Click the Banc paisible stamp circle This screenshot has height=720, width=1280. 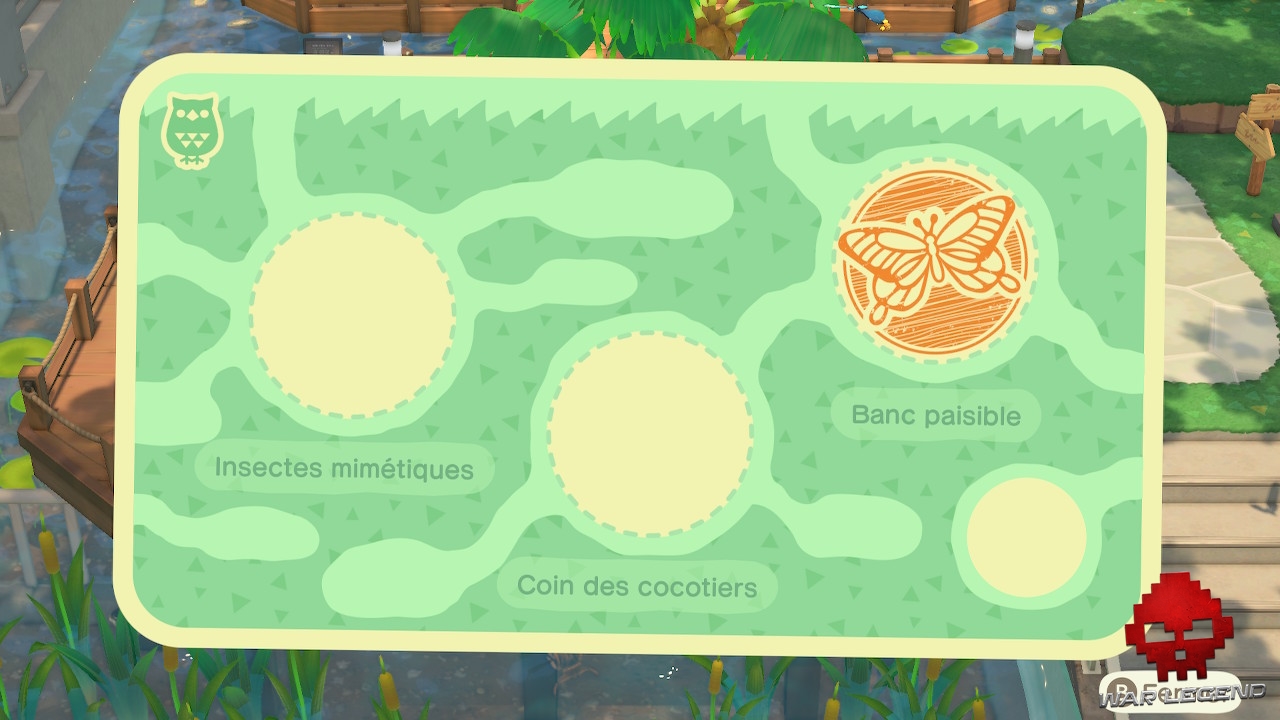(x=932, y=260)
